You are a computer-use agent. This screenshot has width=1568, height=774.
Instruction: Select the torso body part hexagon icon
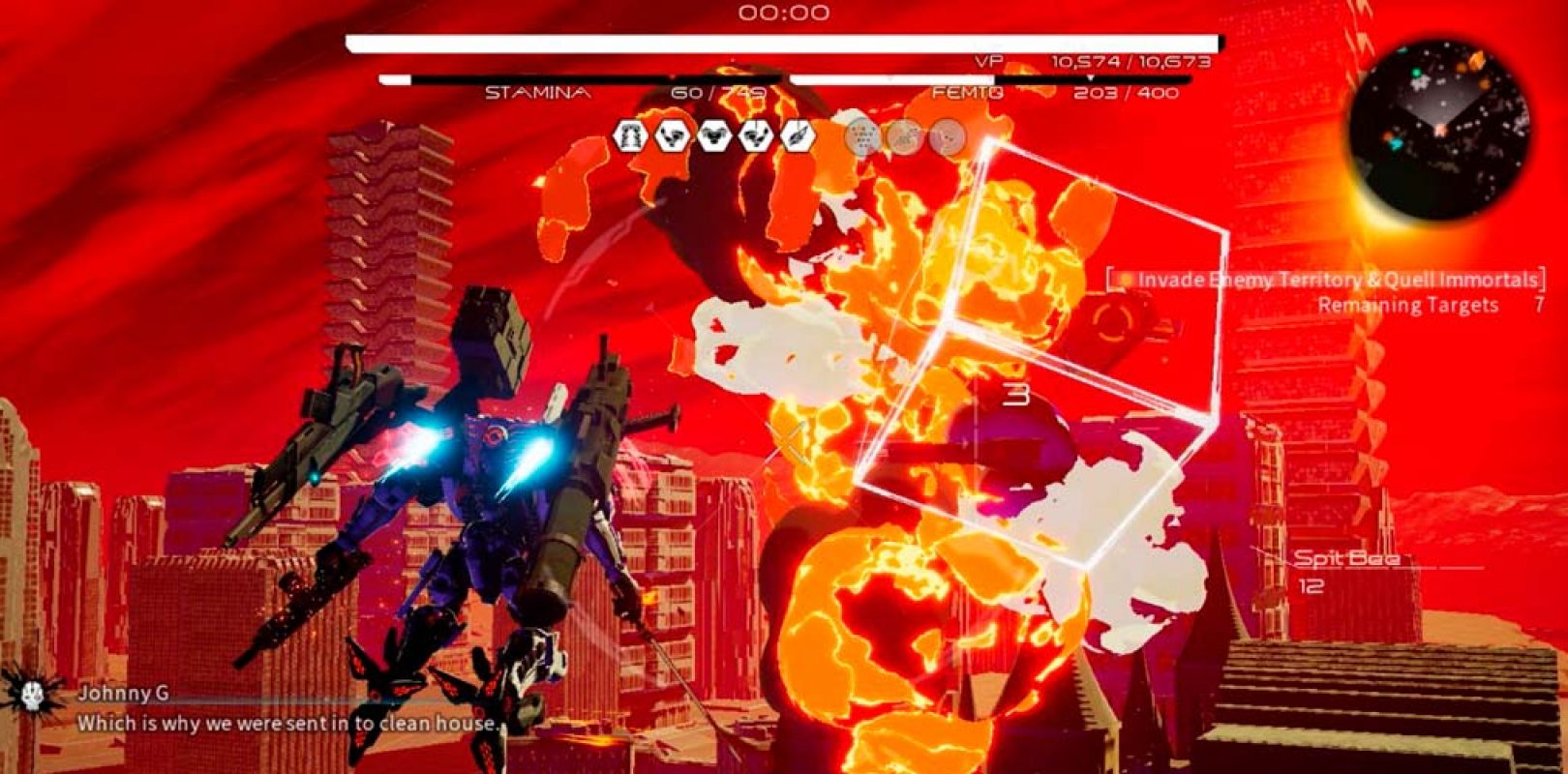(x=714, y=136)
